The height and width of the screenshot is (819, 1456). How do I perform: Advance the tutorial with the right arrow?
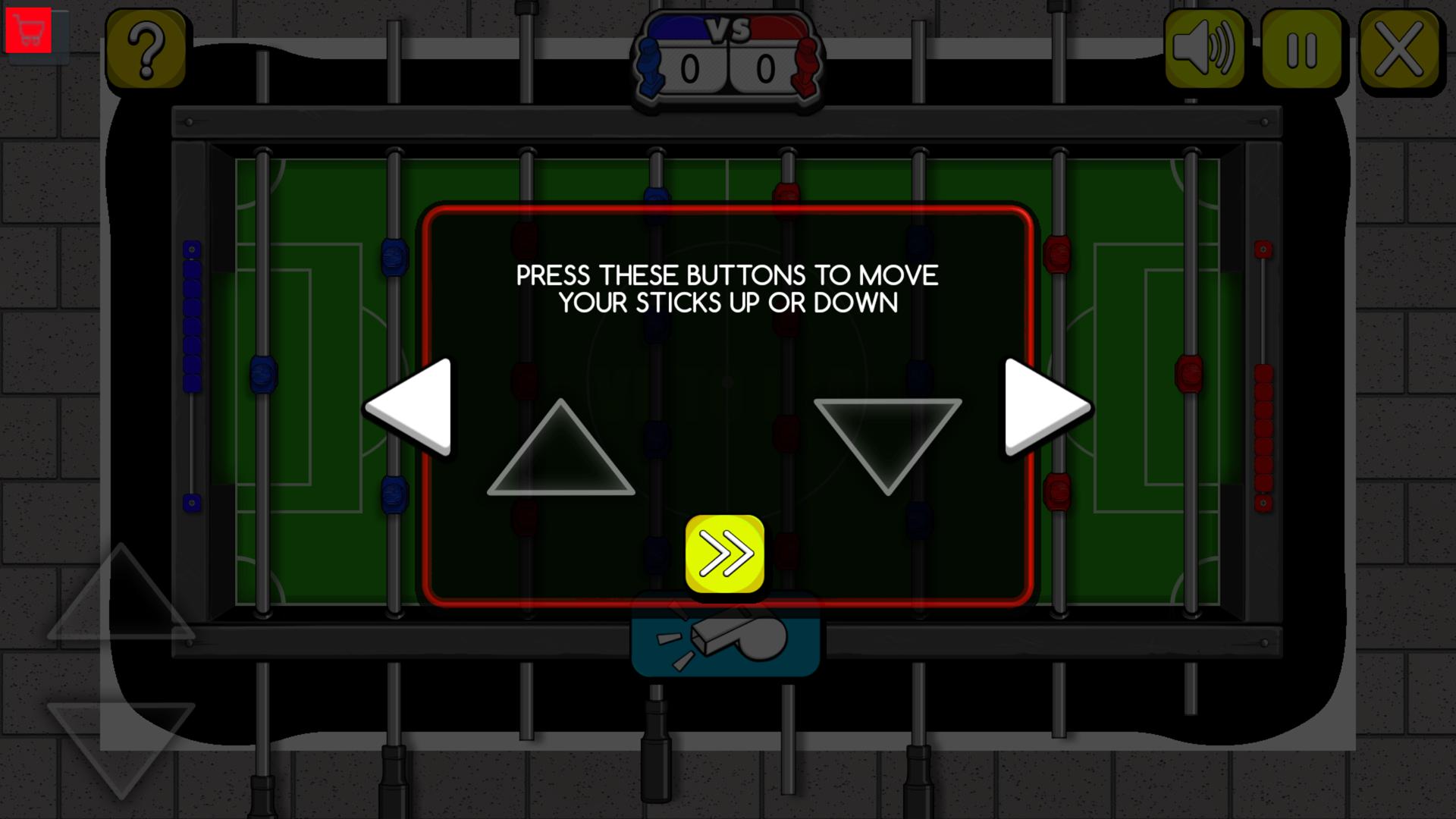pyautogui.click(x=1039, y=407)
